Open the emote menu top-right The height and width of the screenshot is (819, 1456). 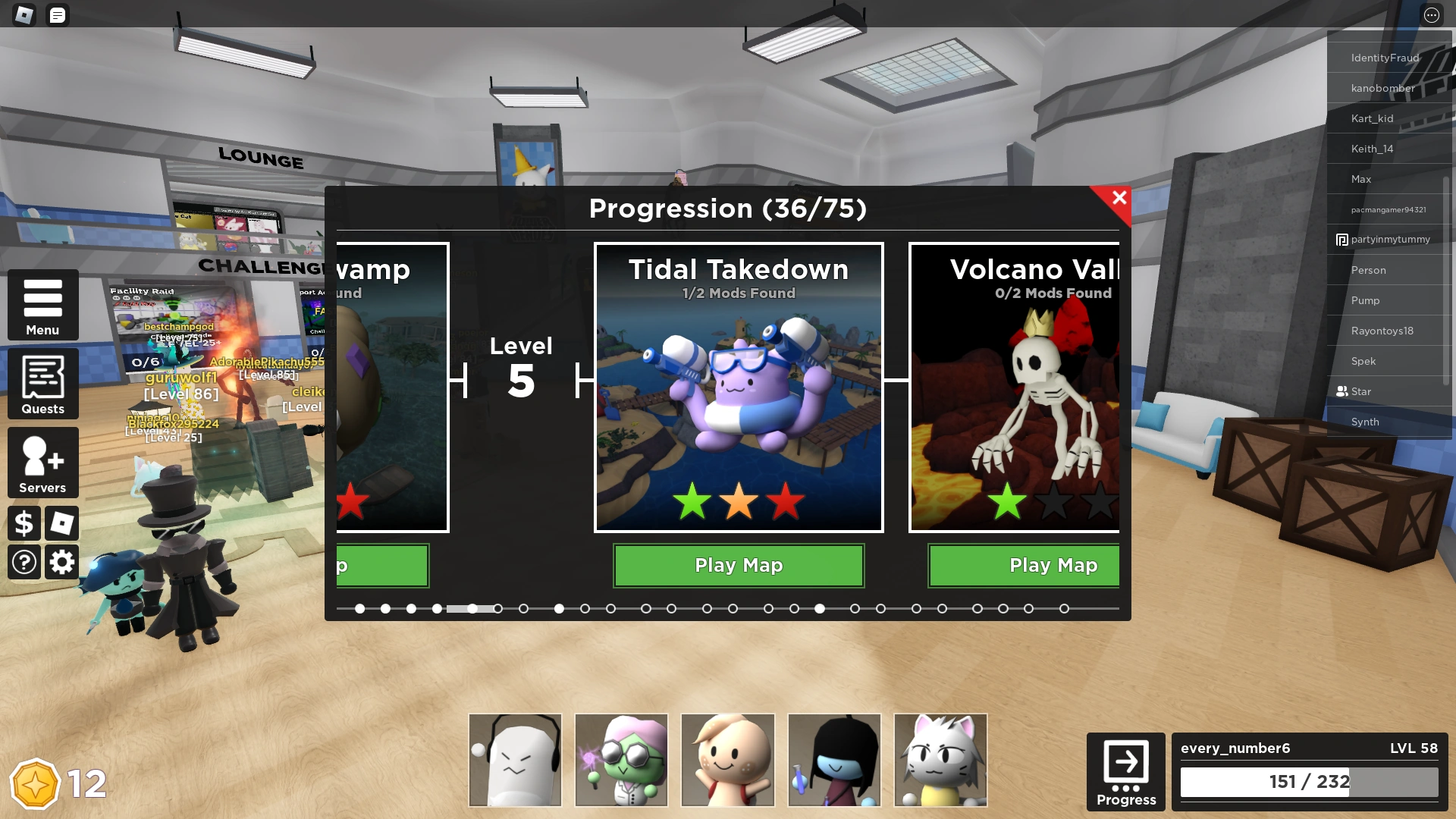[1430, 15]
